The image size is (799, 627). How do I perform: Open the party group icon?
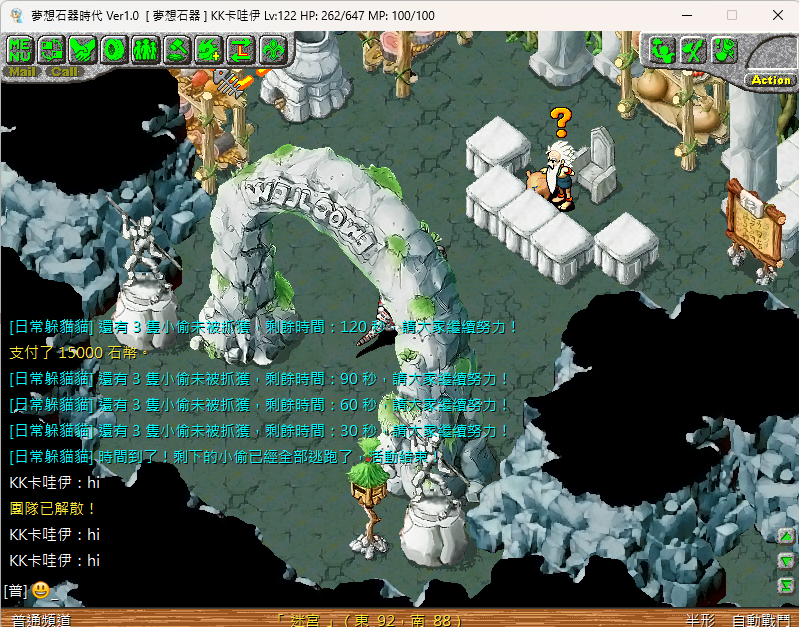tap(144, 49)
